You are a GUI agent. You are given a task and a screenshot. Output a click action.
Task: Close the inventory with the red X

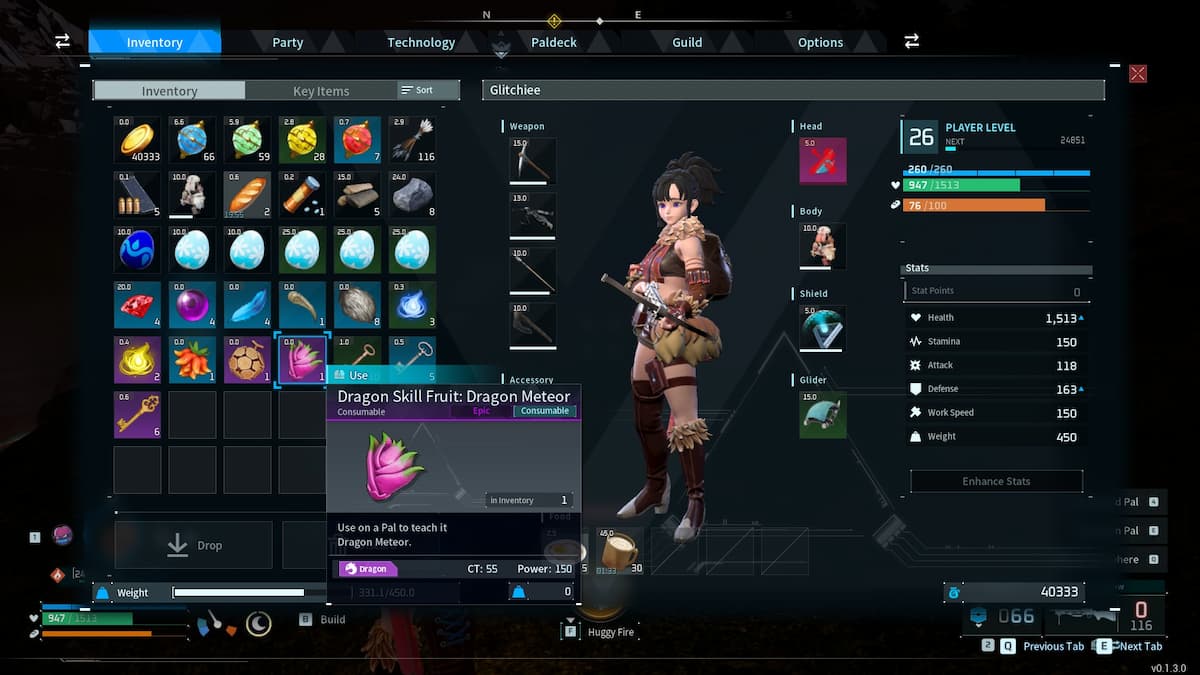(x=1138, y=73)
